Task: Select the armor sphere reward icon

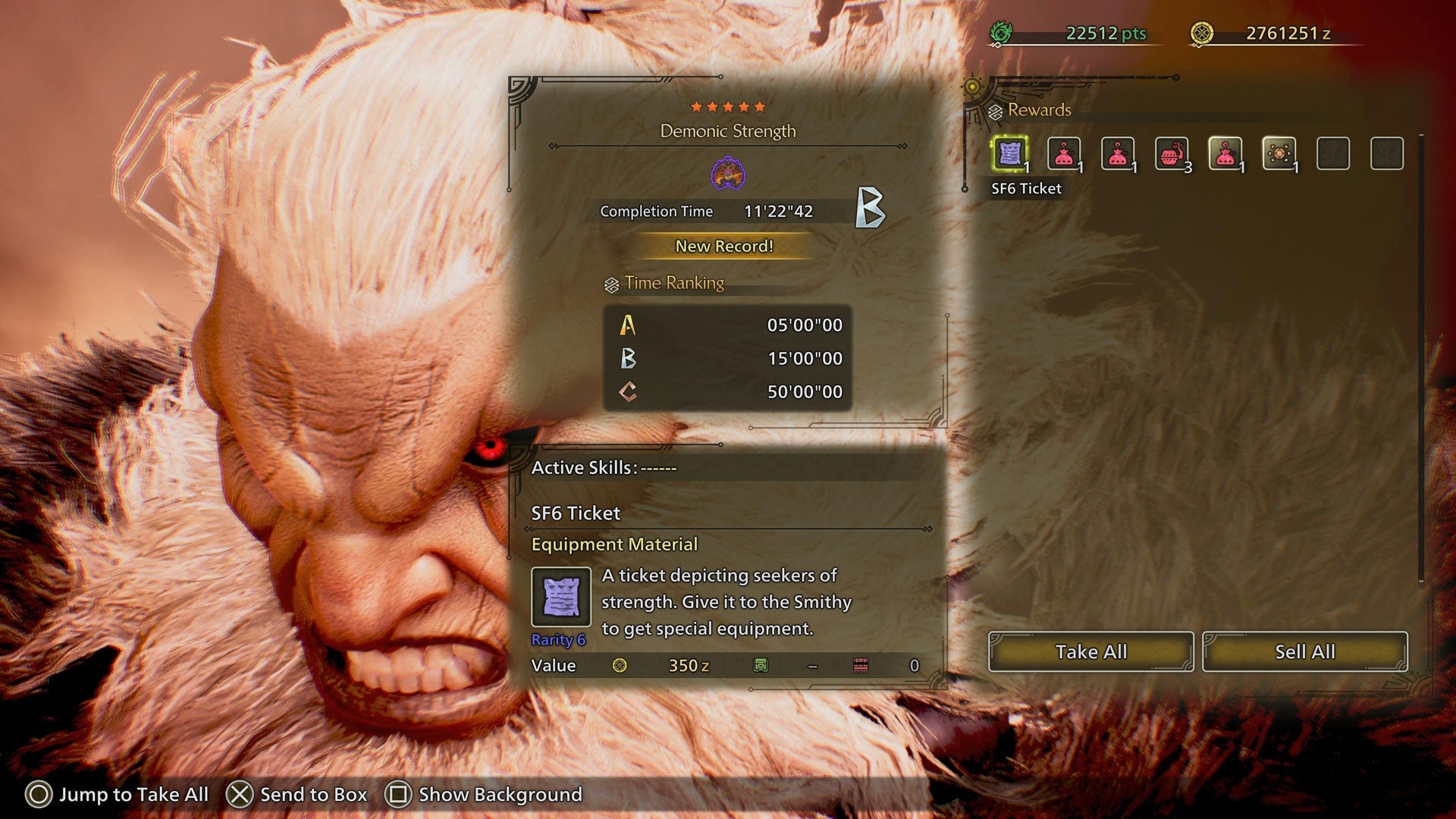Action: click(1281, 153)
